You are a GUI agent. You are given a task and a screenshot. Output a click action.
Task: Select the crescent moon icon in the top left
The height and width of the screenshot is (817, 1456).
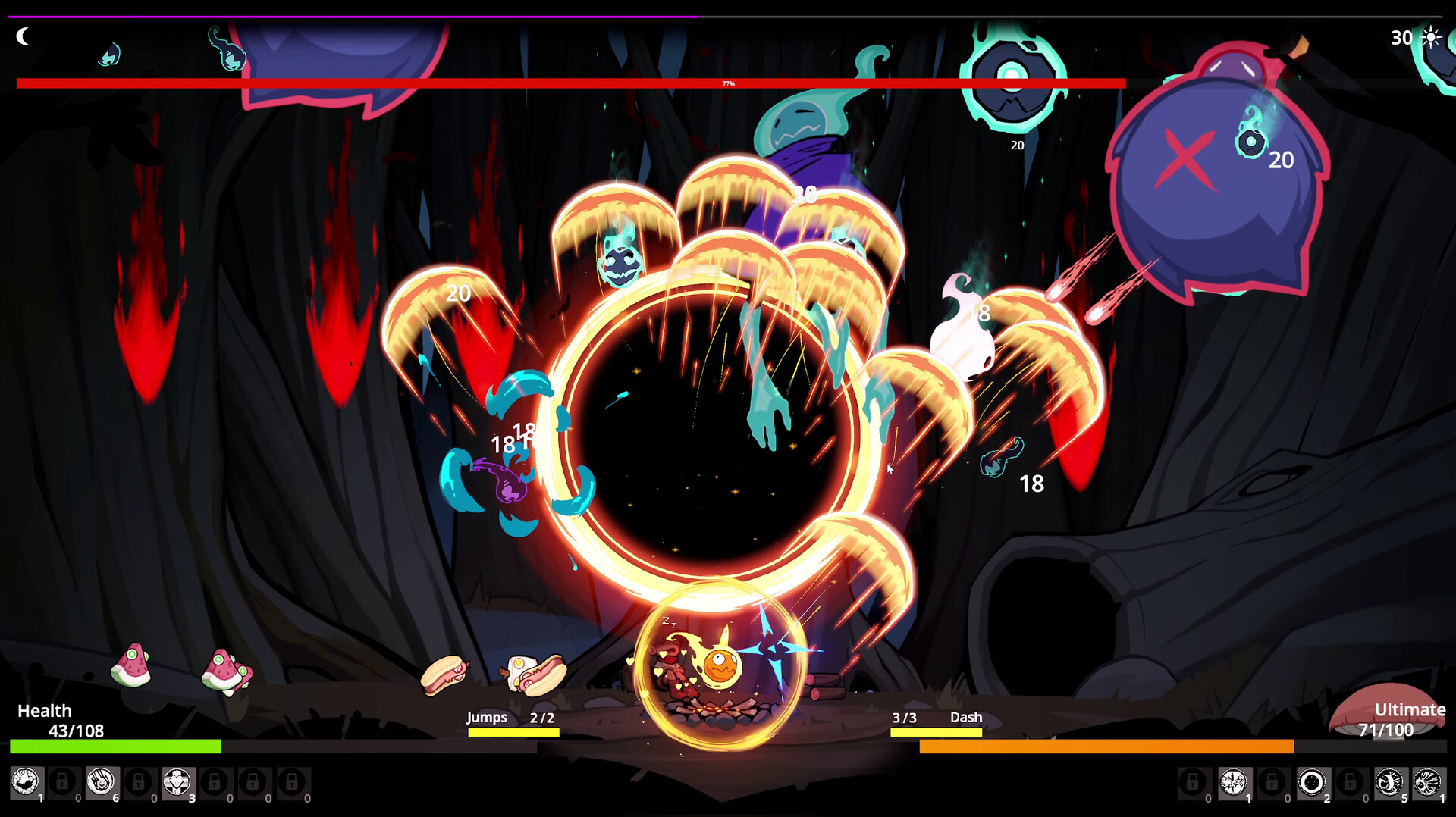[x=23, y=36]
